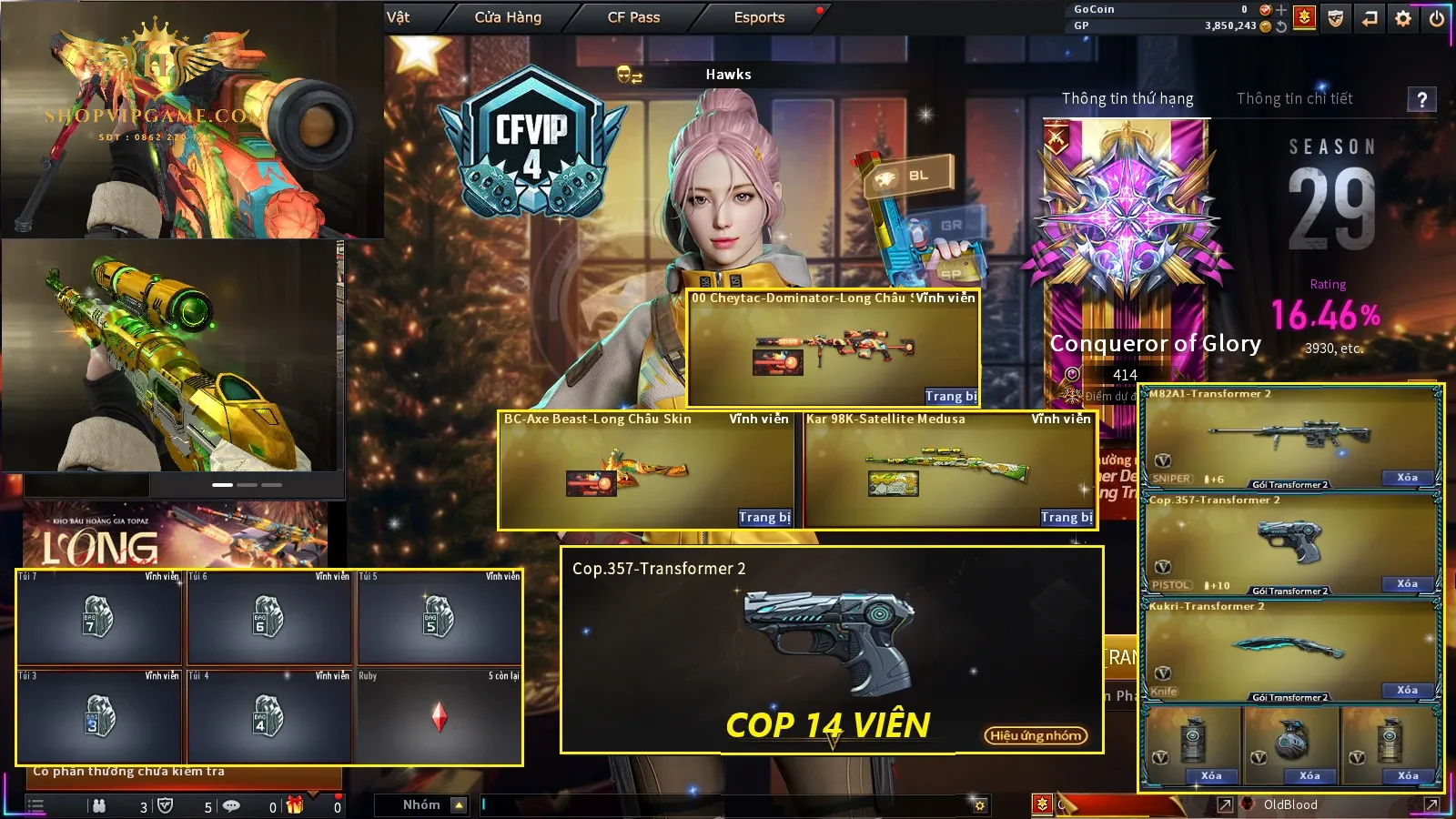Click the plus icon next to GoCoin balance
The width and height of the screenshot is (1456, 819).
pyautogui.click(x=1281, y=10)
